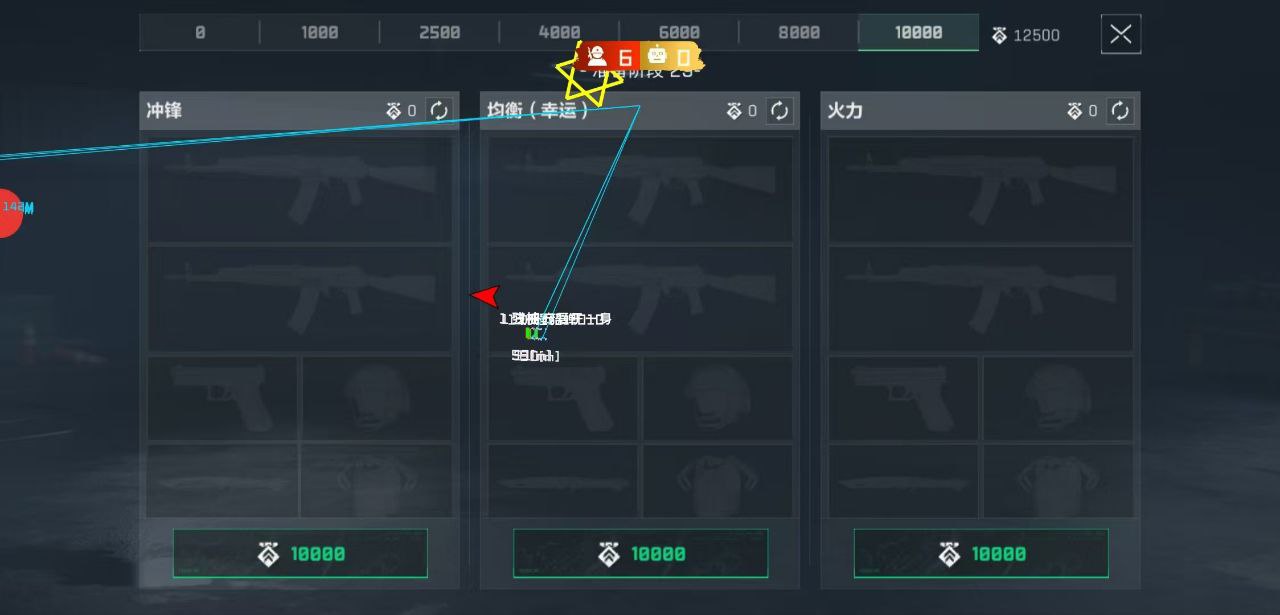The height and width of the screenshot is (615, 1280).
Task: Choose the 2500 budget tab
Action: (x=439, y=33)
